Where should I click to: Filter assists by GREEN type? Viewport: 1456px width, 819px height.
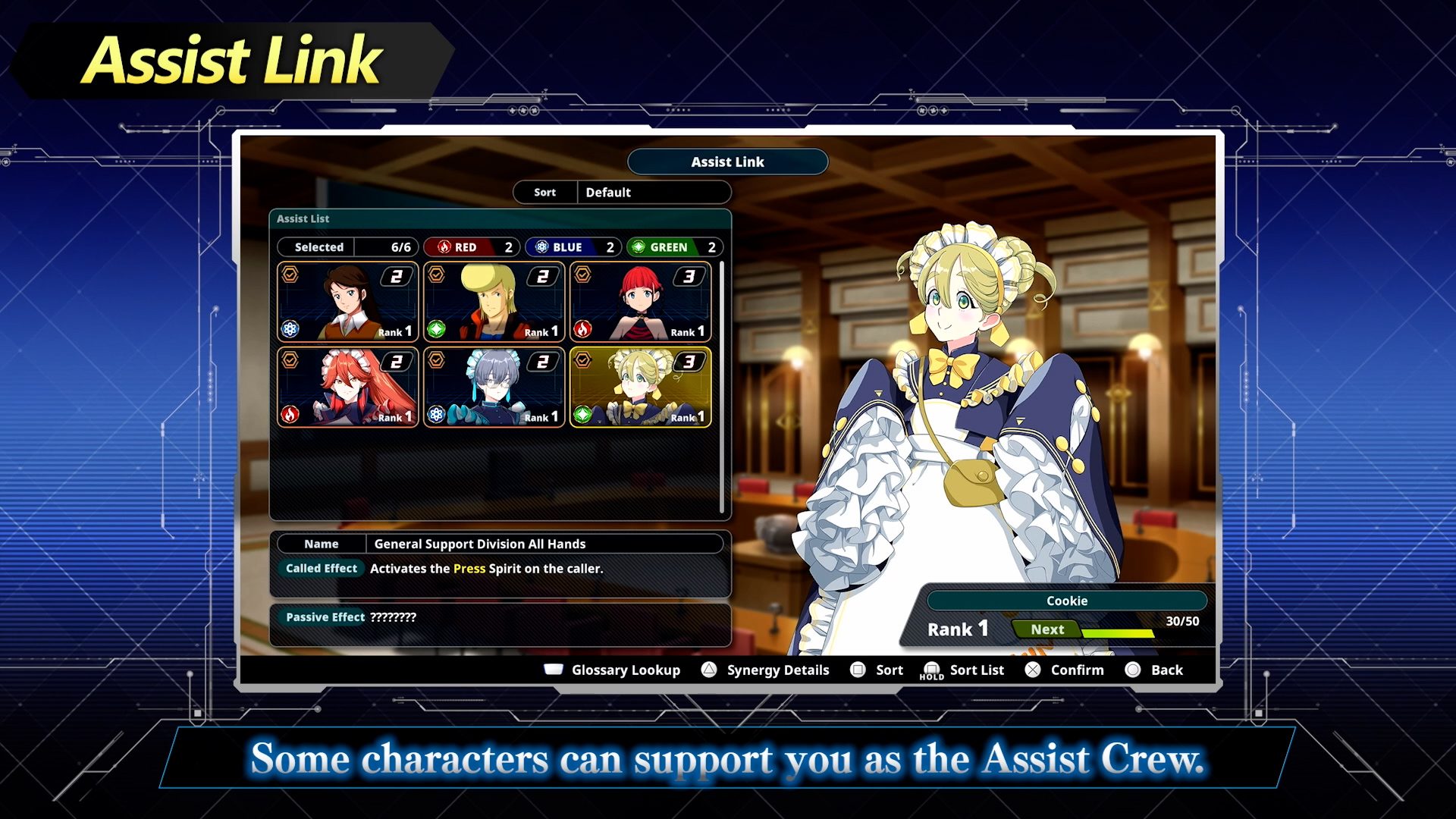coord(673,247)
